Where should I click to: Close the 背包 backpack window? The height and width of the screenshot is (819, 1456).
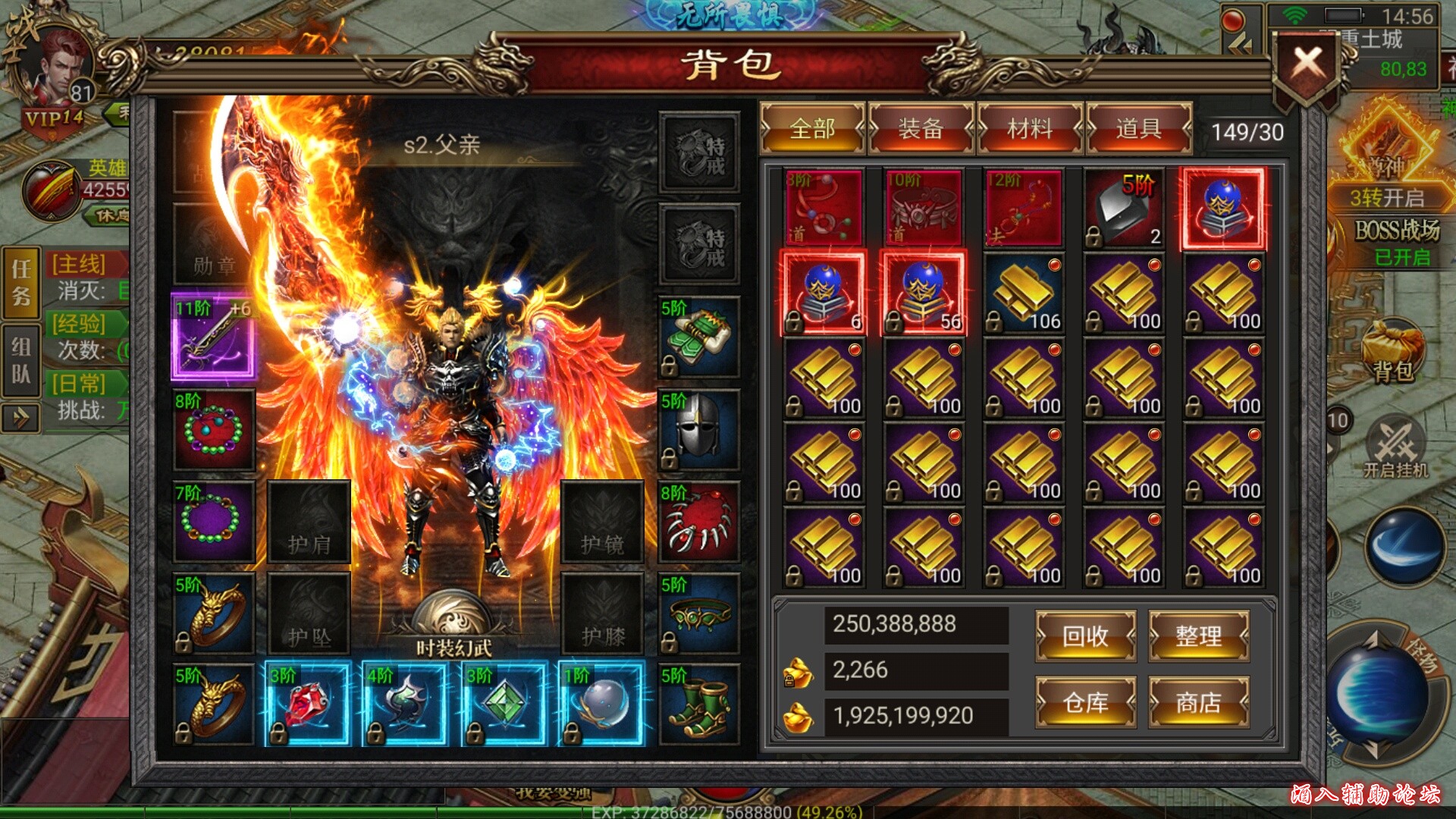(x=1307, y=64)
